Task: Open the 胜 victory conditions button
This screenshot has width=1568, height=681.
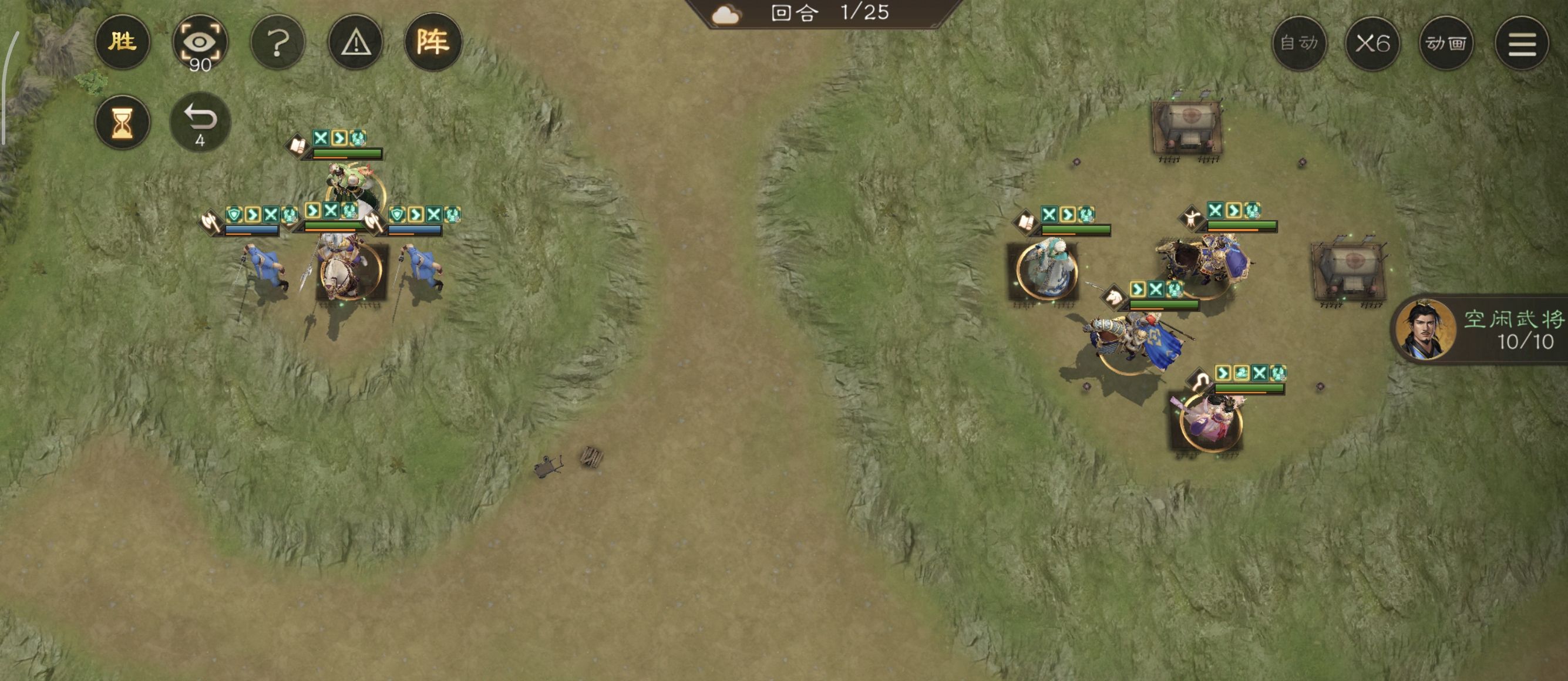Action: click(x=122, y=42)
